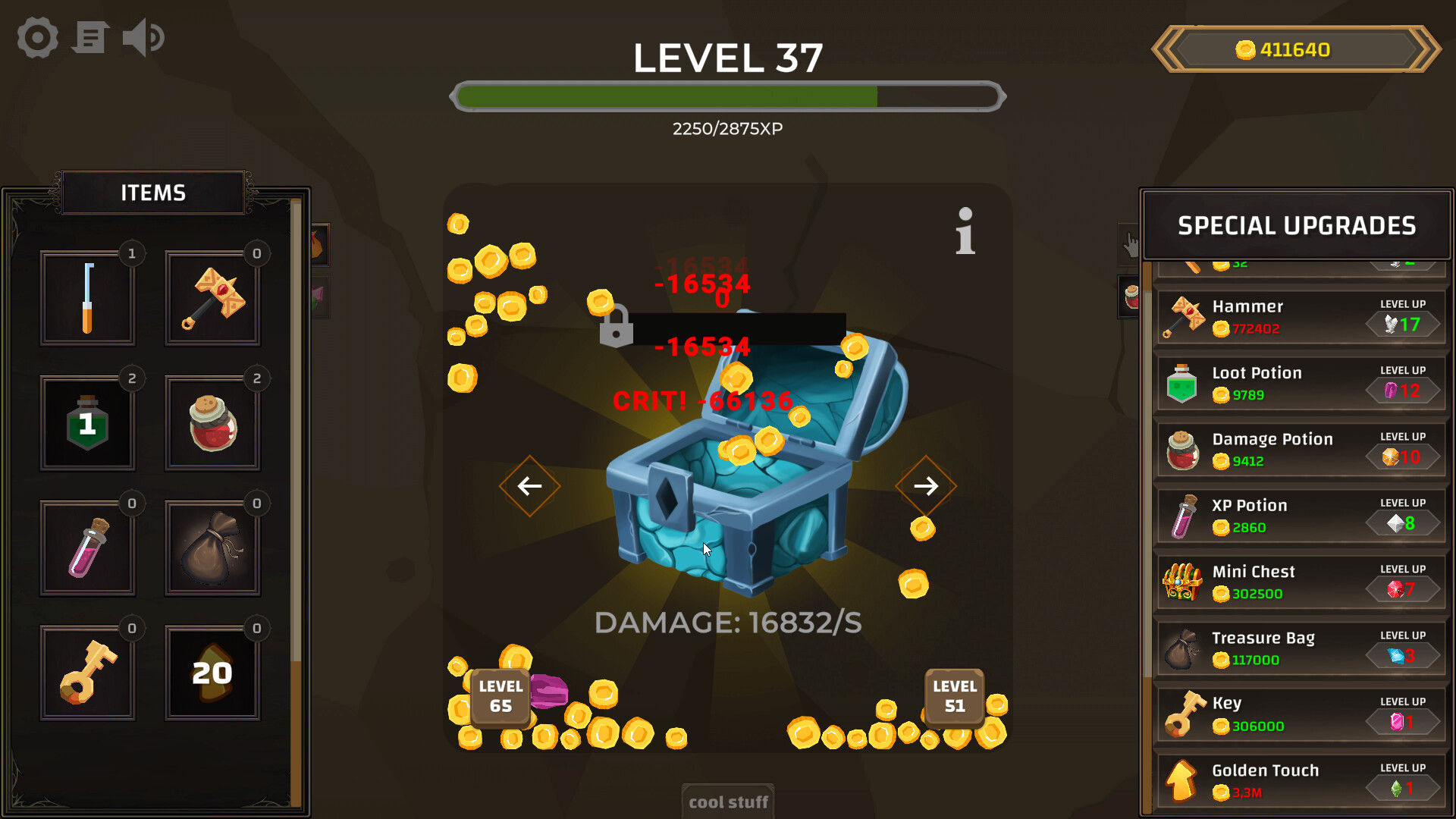Mute game audio via speaker icon
The image size is (1456, 819).
[x=143, y=37]
